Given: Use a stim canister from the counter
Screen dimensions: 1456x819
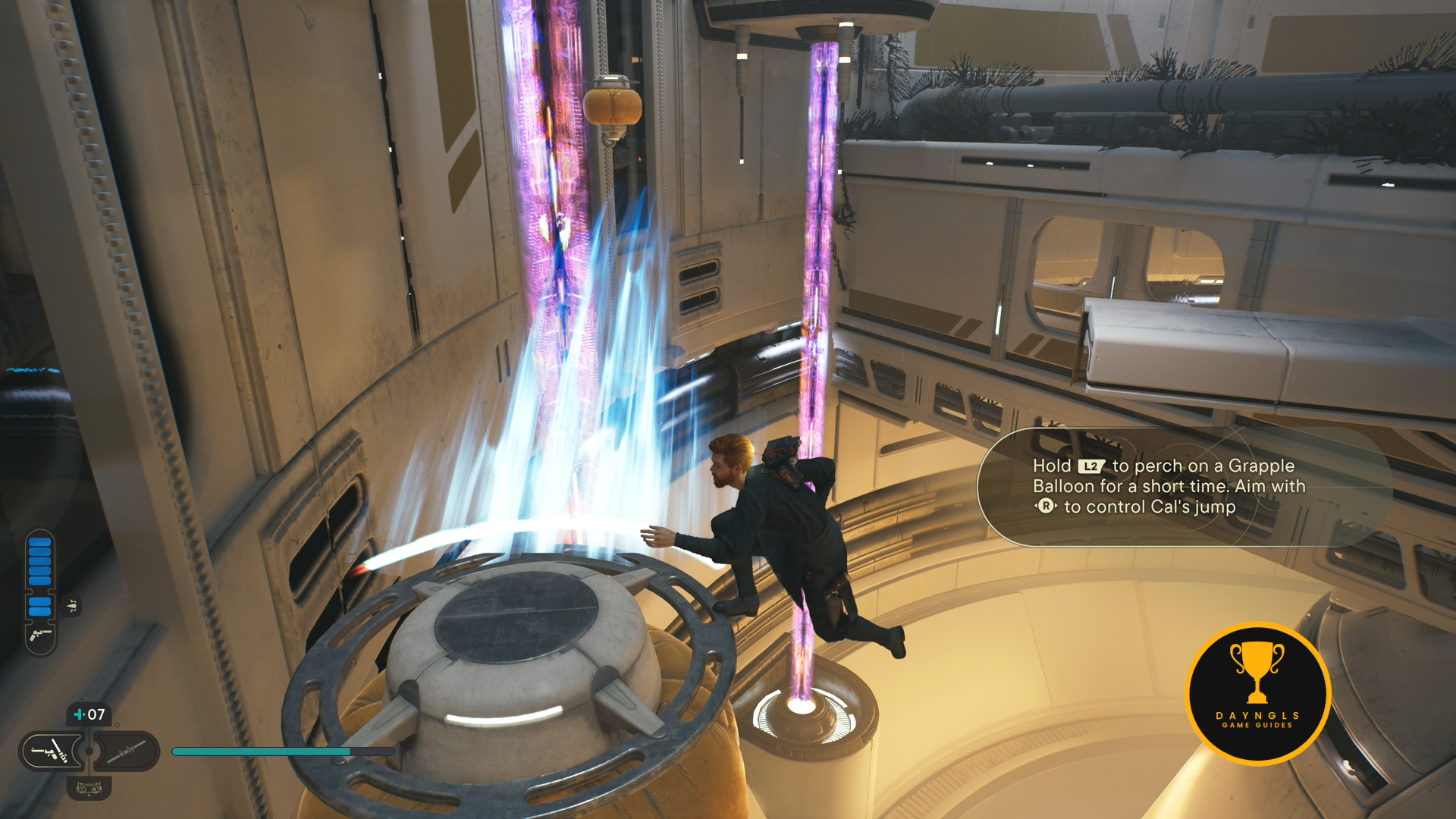Looking at the screenshot, I should coord(89,714).
